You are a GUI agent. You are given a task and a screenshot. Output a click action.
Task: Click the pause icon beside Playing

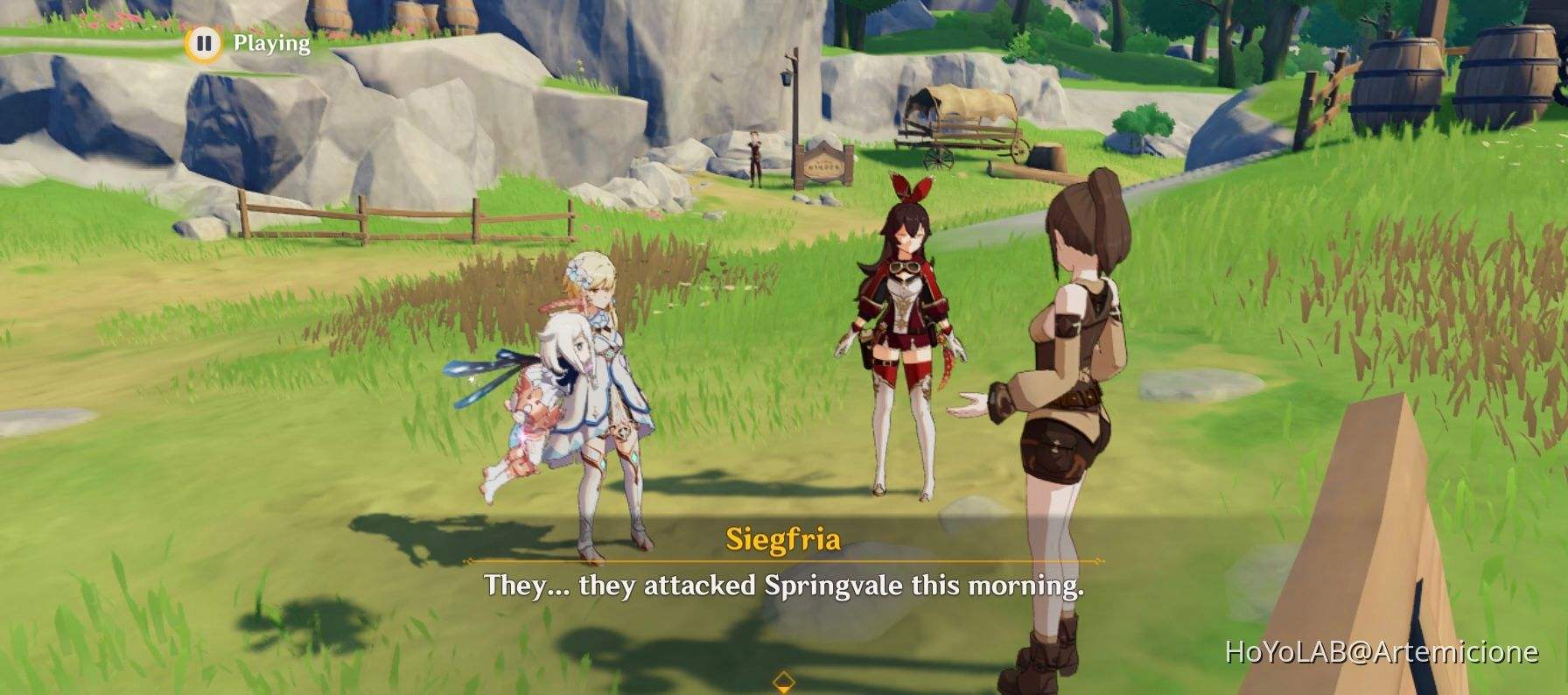204,40
